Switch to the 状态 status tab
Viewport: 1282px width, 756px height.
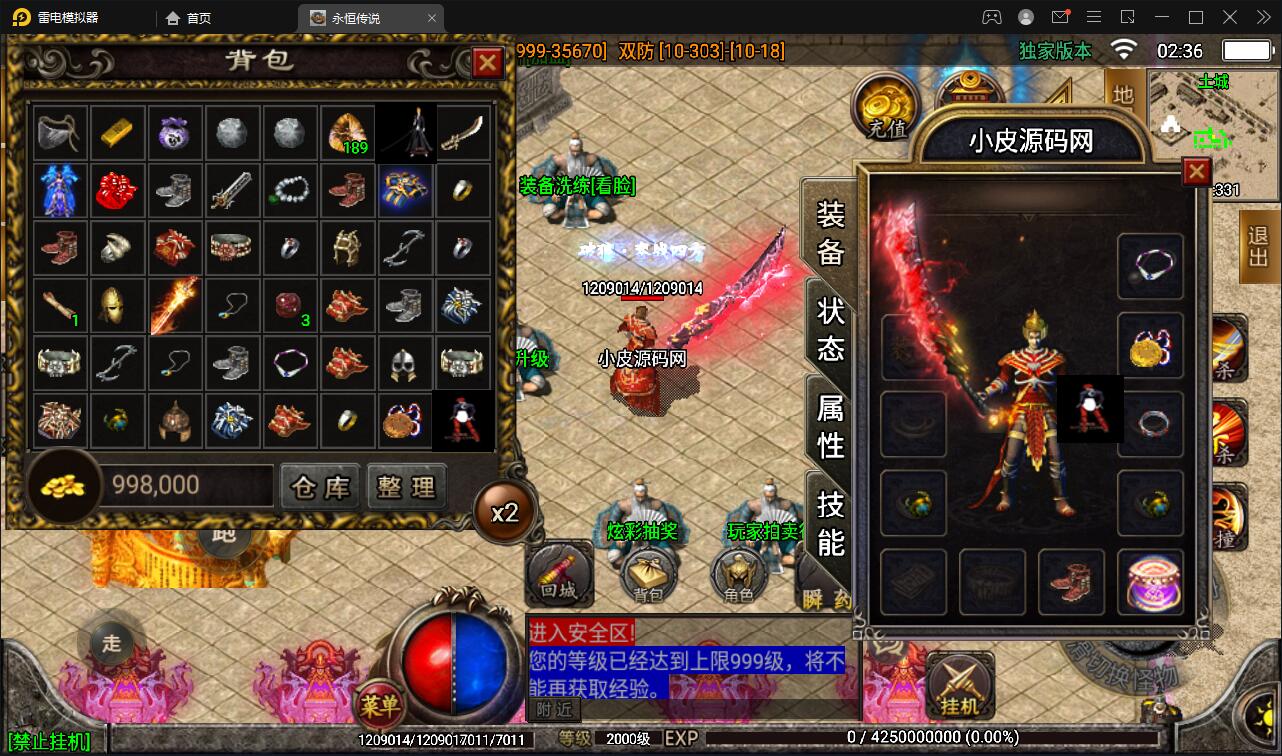831,328
